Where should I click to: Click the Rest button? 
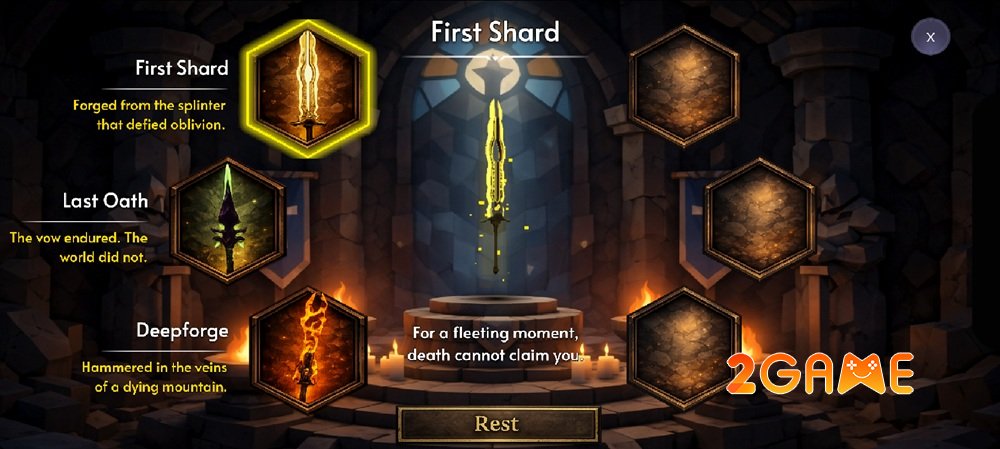click(x=497, y=423)
